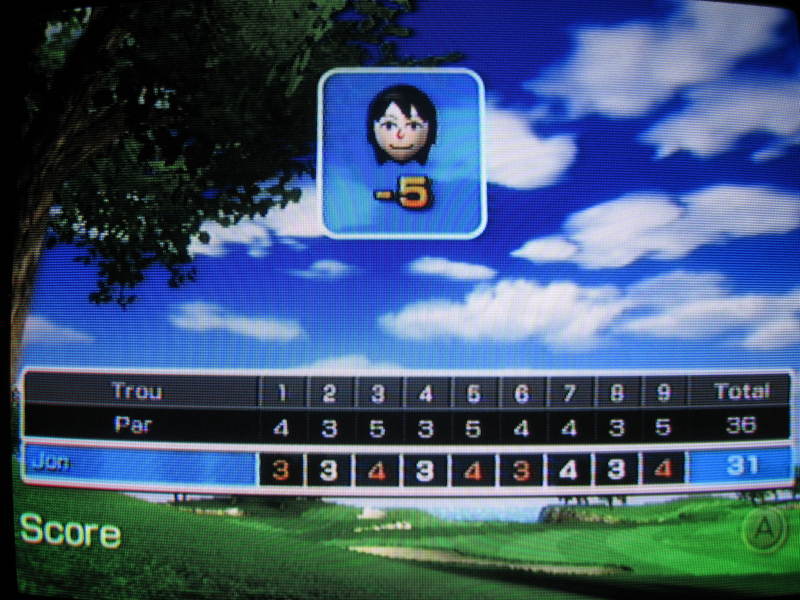Click the Mii portrait tile showing -5
This screenshot has width=800, height=600.
[x=402, y=153]
